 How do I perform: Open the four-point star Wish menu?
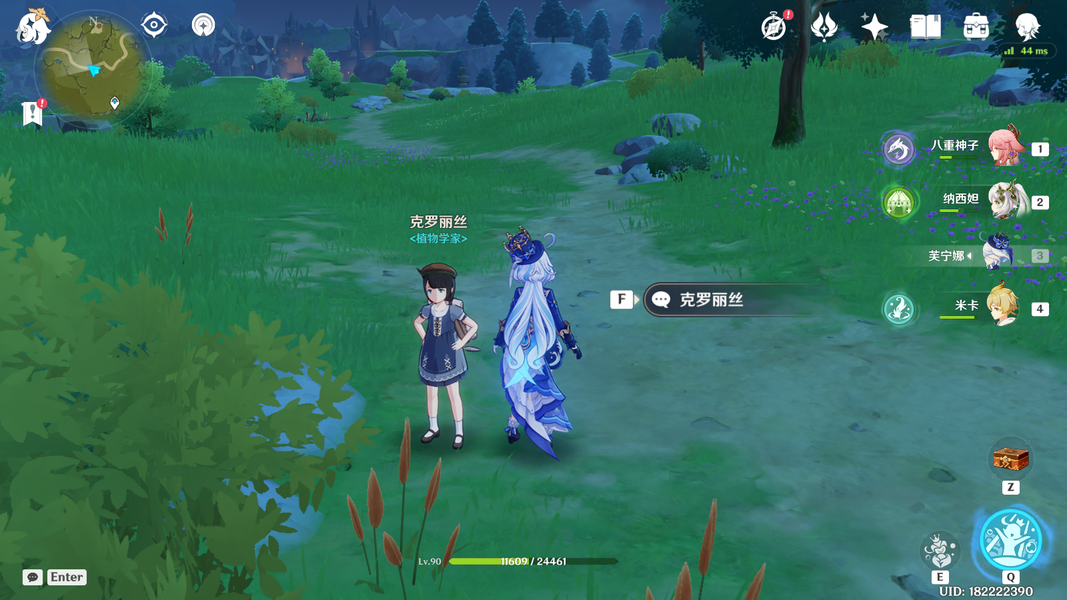pos(874,27)
